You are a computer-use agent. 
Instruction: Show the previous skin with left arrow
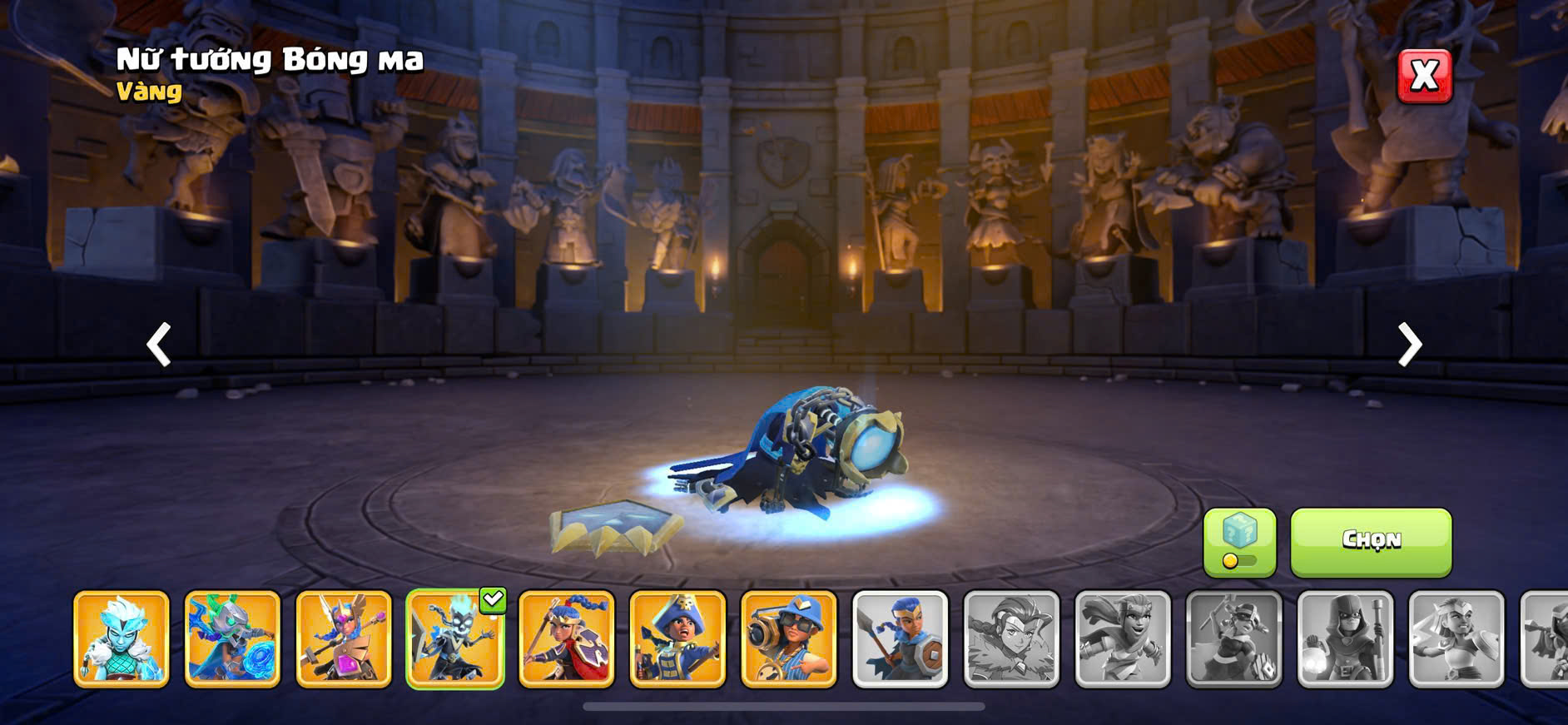point(159,344)
